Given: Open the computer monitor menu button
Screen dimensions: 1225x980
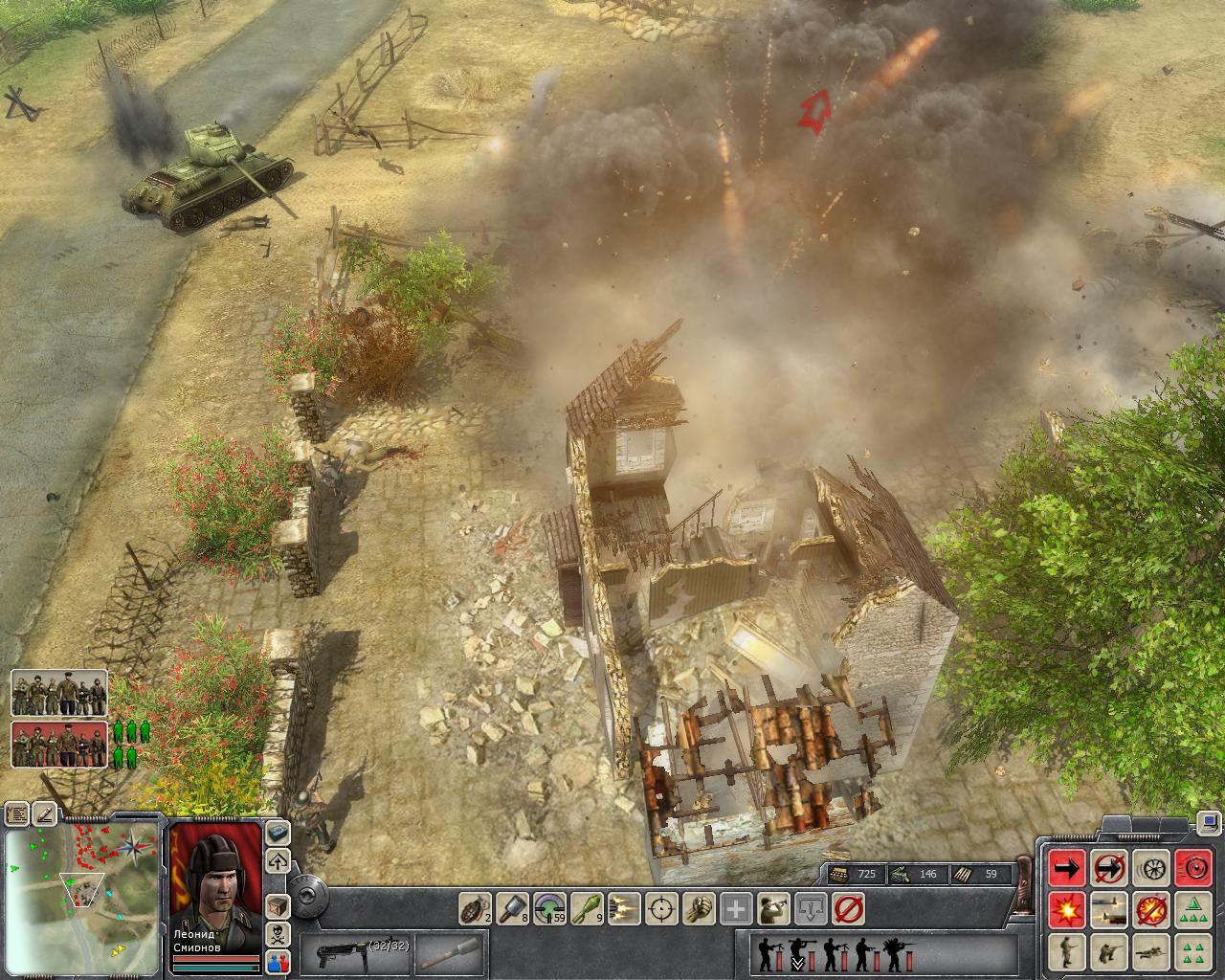Looking at the screenshot, I should (1208, 820).
